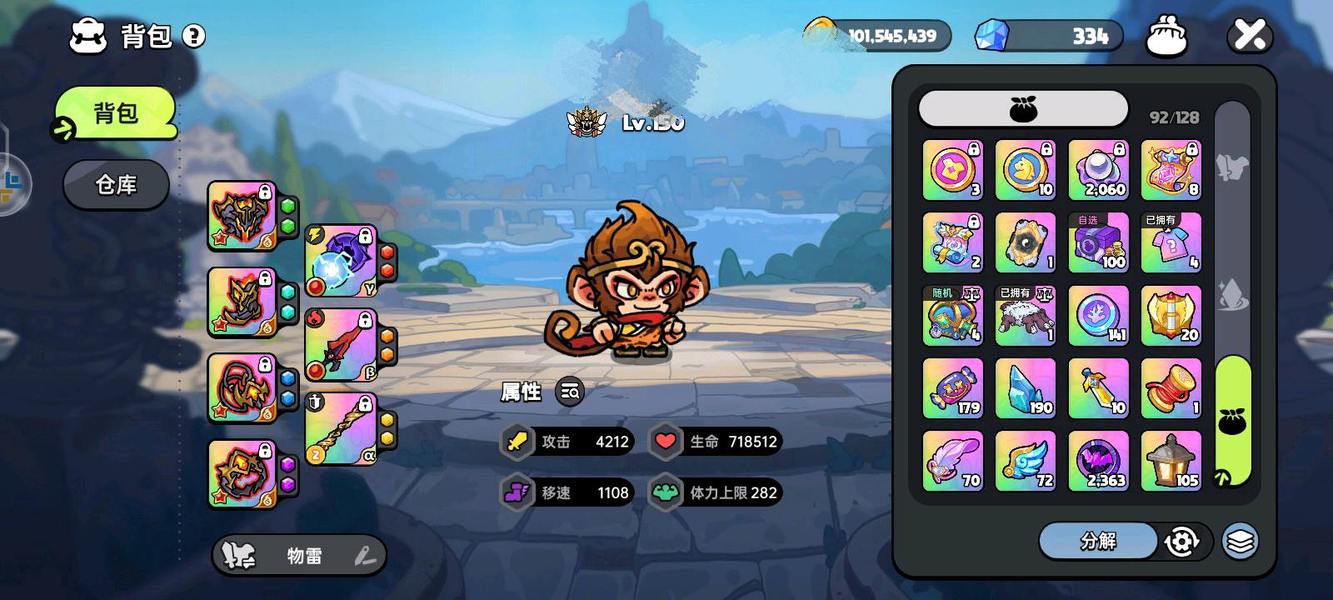Screen dimensions: 1333x600
Task: Open the attribute details magnifier icon beside 属性
Action: (570, 392)
